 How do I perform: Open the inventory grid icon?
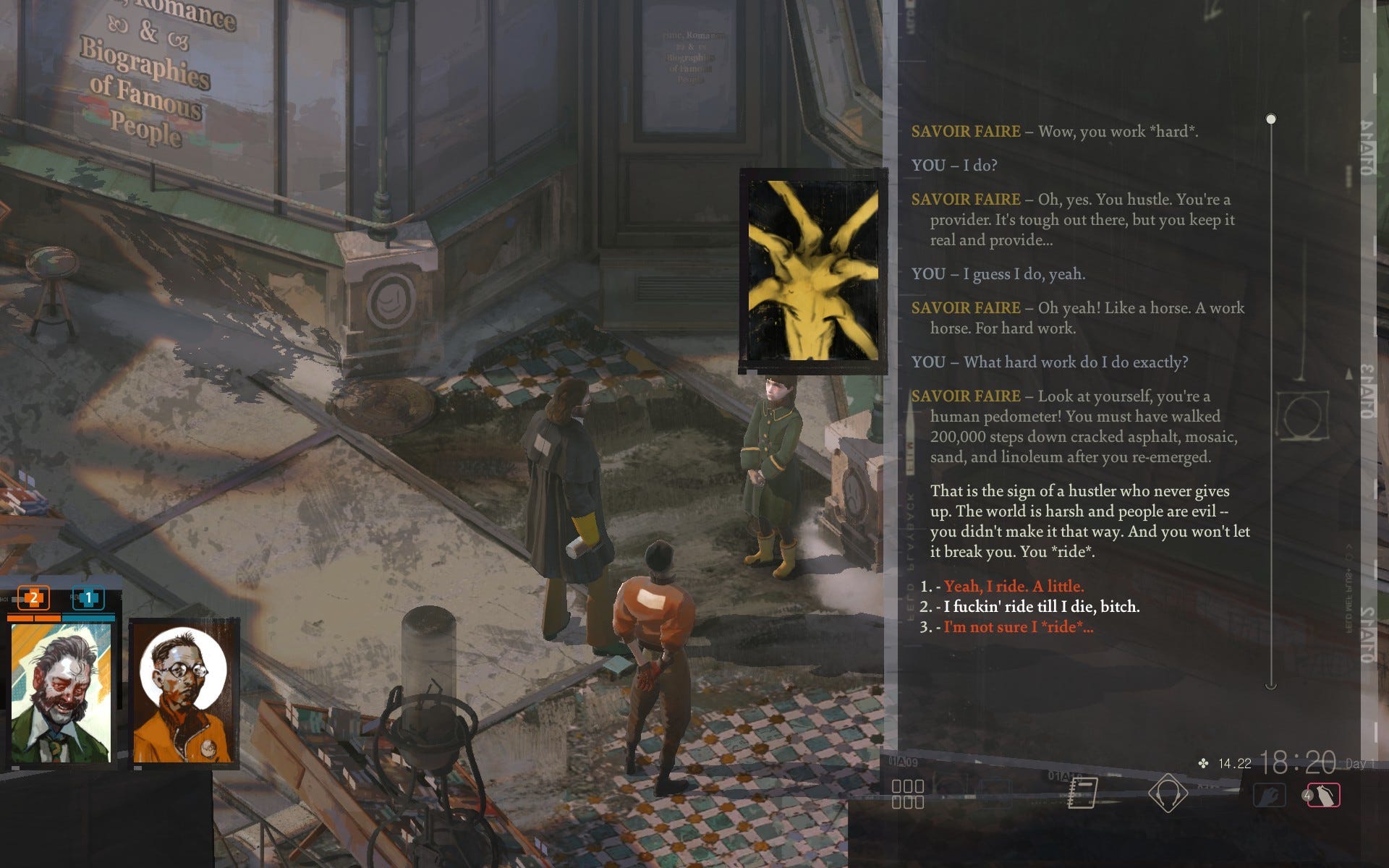(x=908, y=793)
